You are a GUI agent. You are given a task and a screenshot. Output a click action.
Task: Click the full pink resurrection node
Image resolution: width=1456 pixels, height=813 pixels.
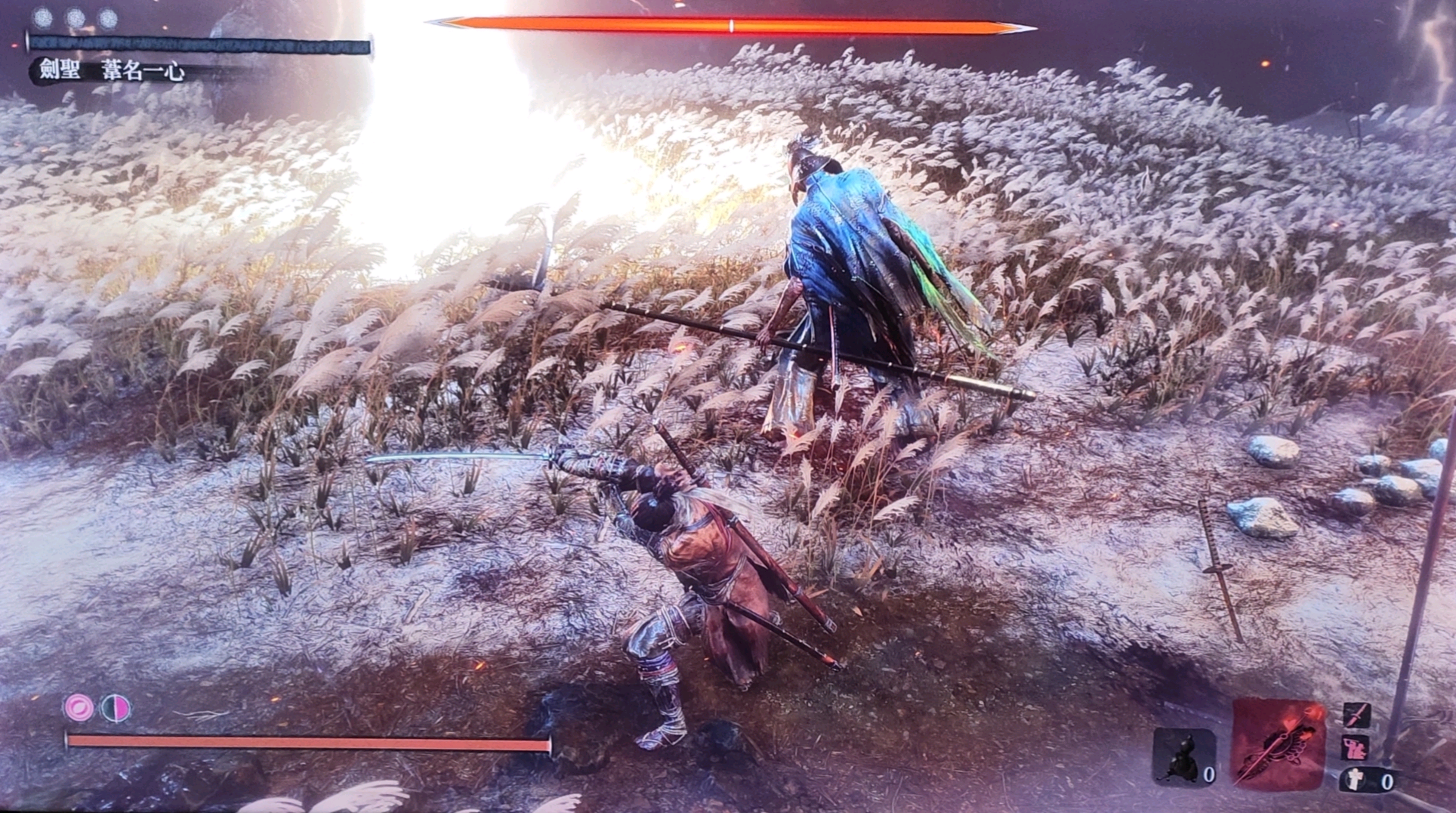[79, 708]
